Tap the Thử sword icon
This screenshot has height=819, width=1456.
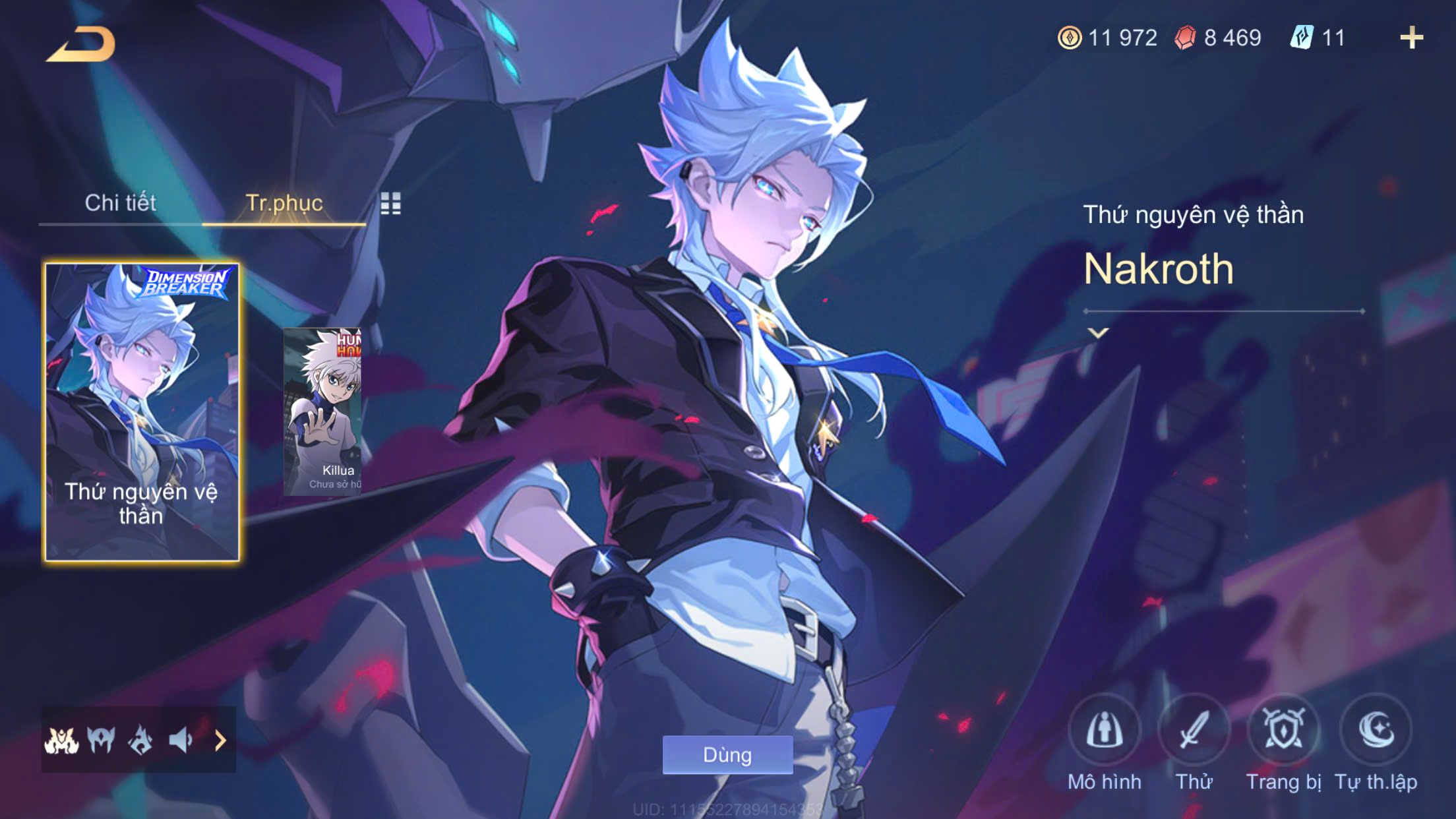pyautogui.click(x=1194, y=731)
